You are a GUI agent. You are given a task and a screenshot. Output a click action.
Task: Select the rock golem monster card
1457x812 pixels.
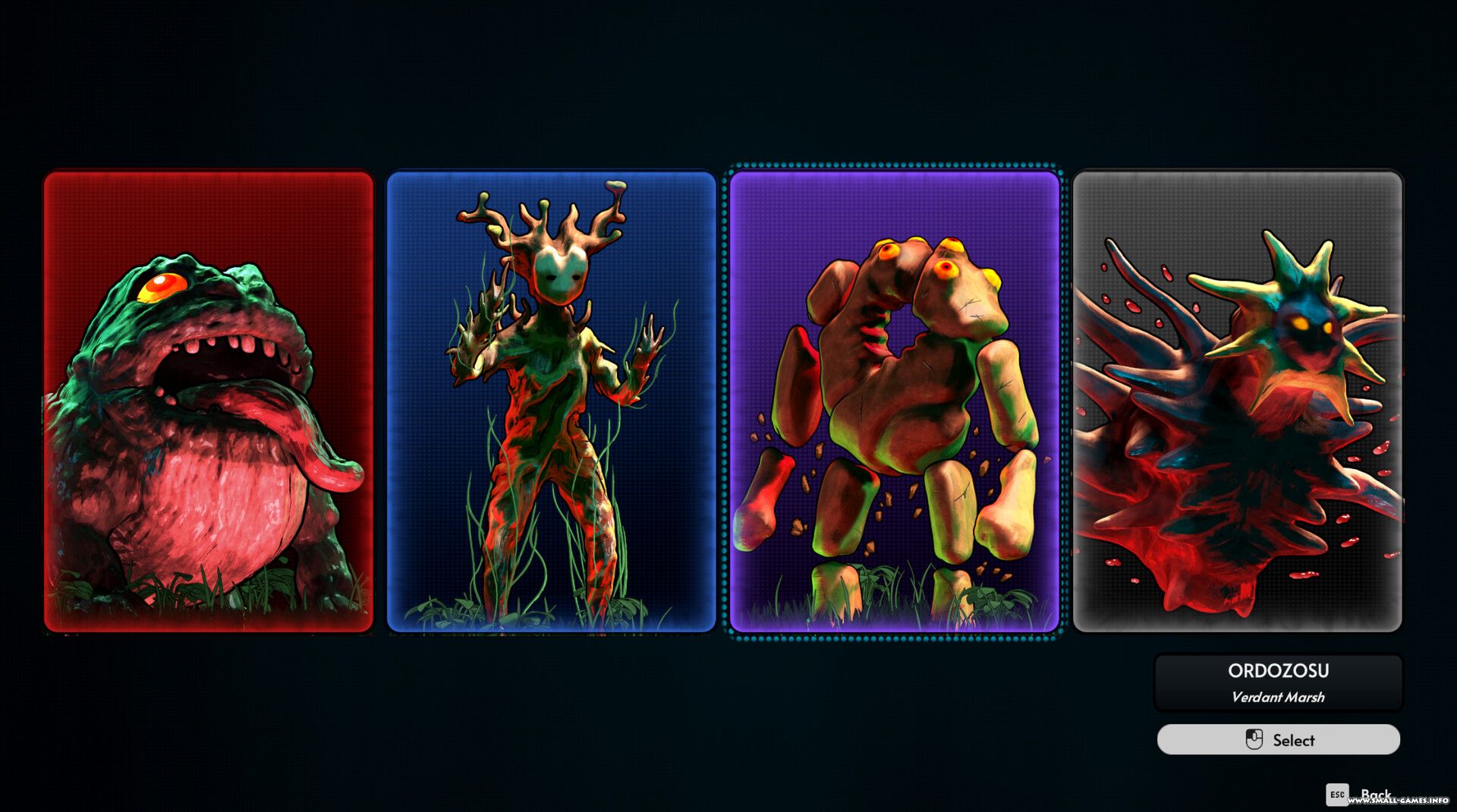pyautogui.click(x=894, y=401)
